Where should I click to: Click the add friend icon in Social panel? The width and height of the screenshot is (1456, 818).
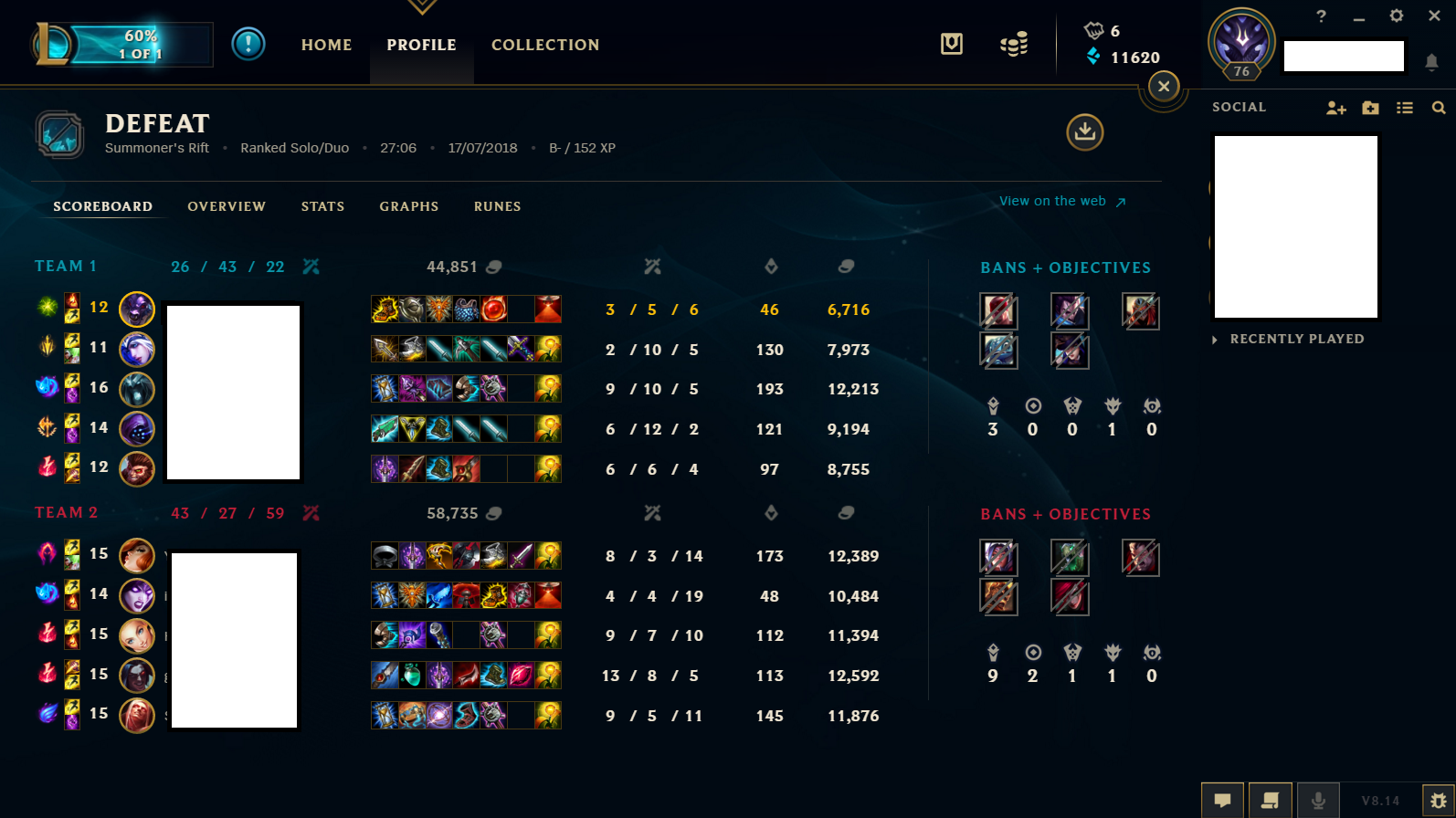[1335, 107]
